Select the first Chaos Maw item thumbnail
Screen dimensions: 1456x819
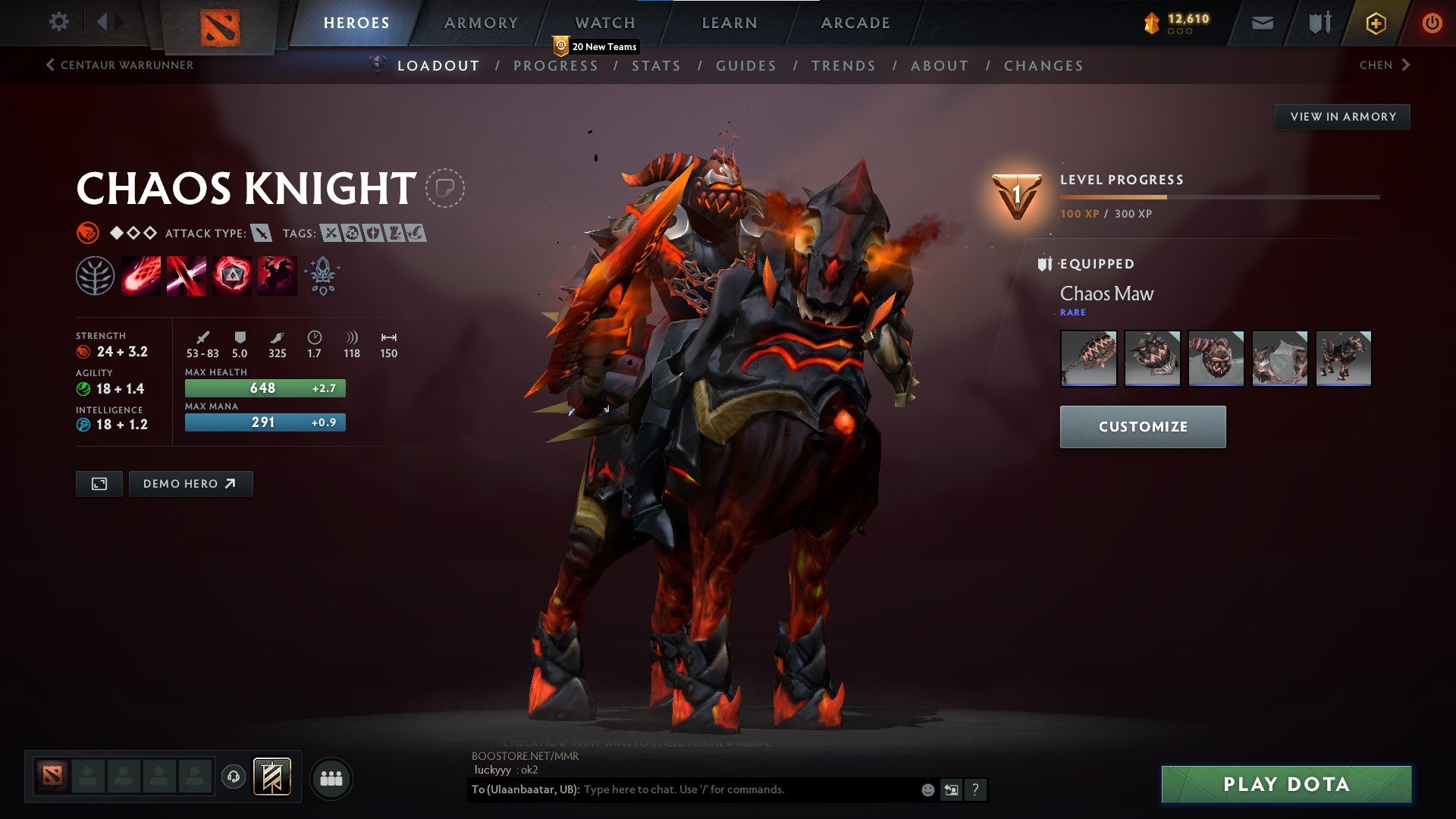(1088, 359)
